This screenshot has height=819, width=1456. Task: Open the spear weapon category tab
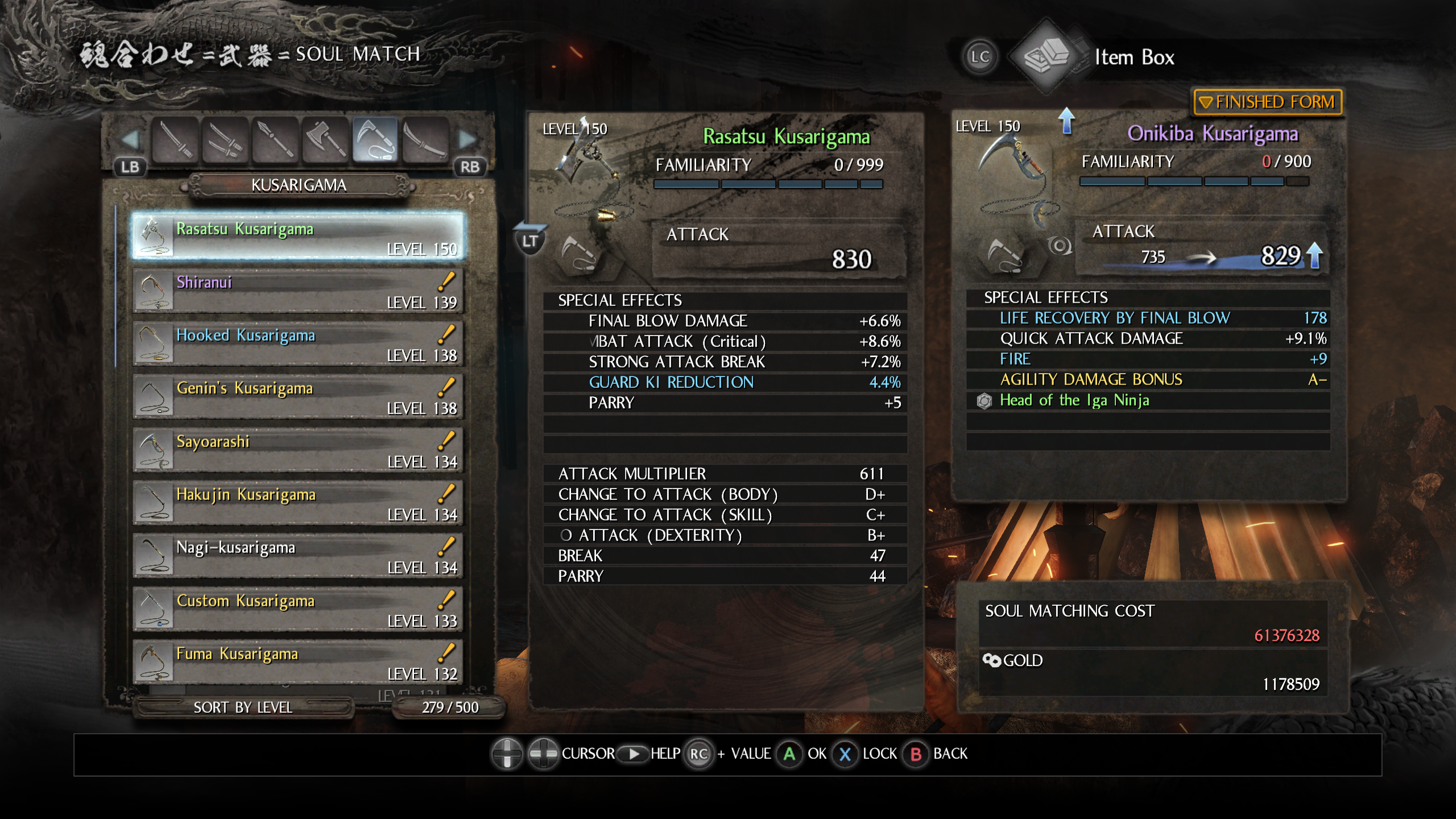(x=275, y=139)
